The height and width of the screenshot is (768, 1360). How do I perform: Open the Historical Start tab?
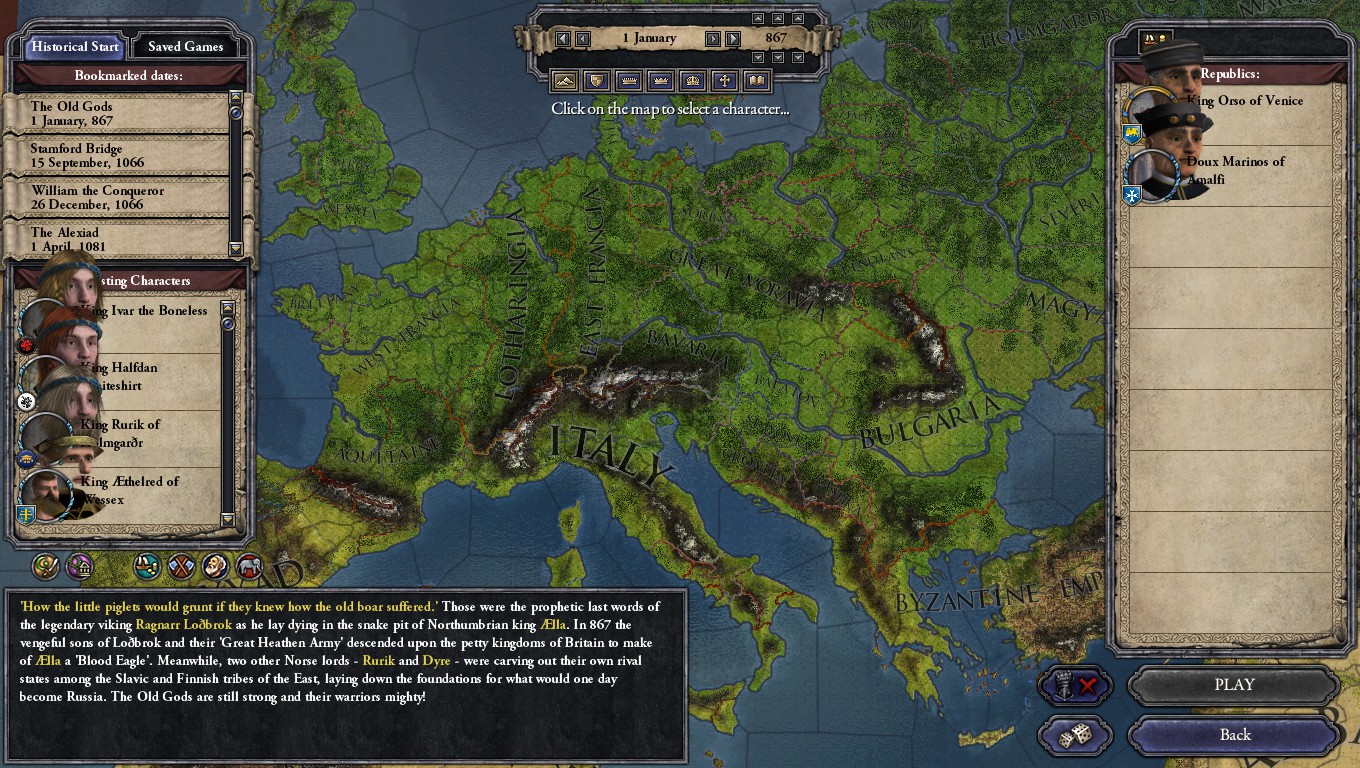[75, 46]
